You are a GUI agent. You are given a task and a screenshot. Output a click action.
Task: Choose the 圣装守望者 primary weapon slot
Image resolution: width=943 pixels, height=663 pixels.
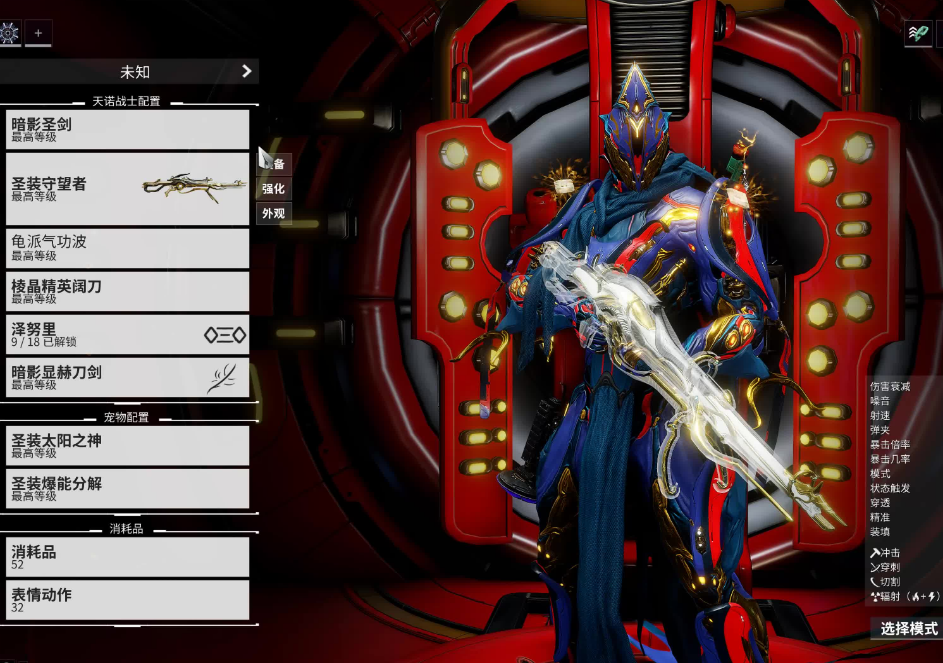pos(125,189)
